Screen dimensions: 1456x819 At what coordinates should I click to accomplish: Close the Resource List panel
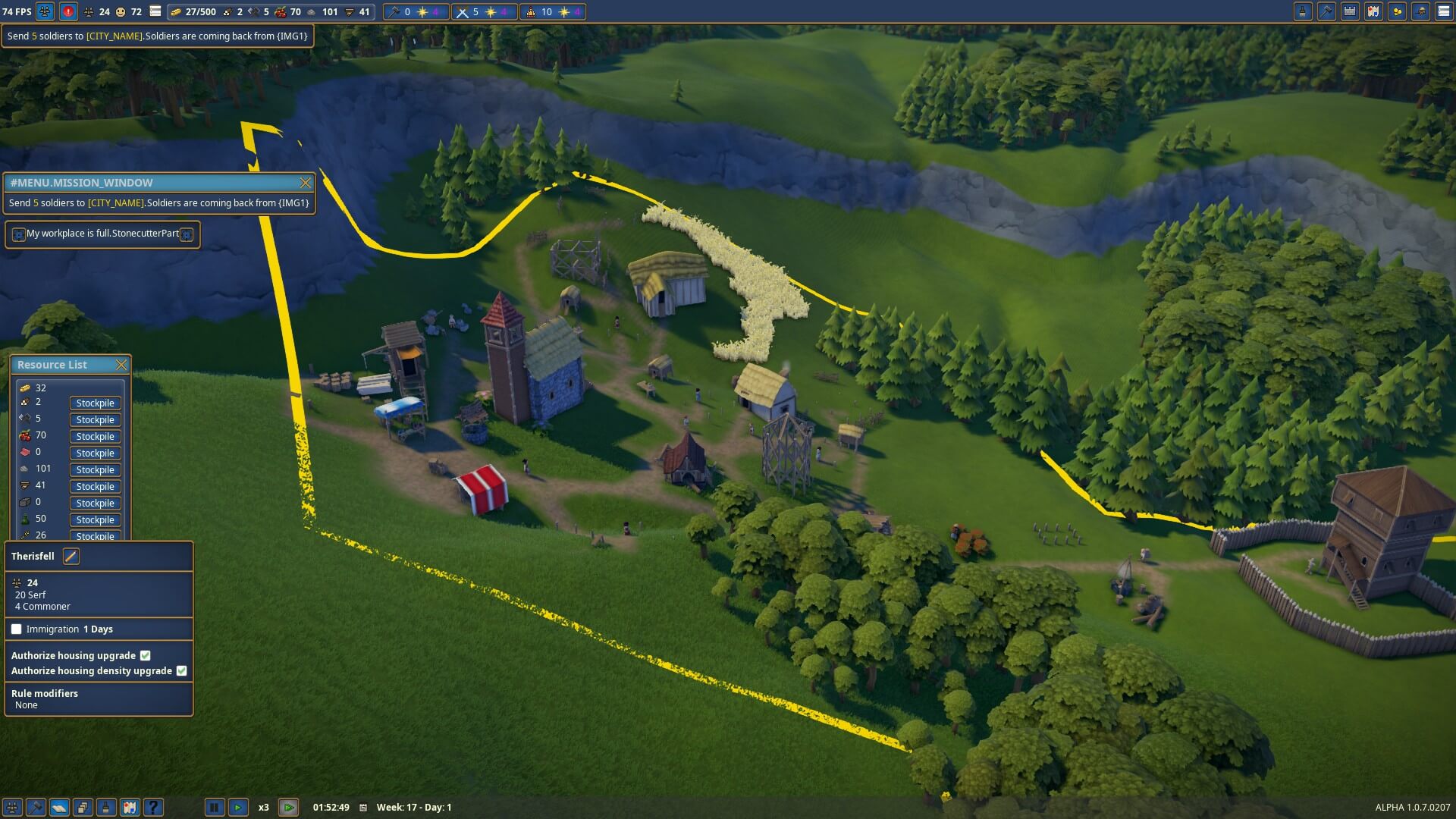121,365
